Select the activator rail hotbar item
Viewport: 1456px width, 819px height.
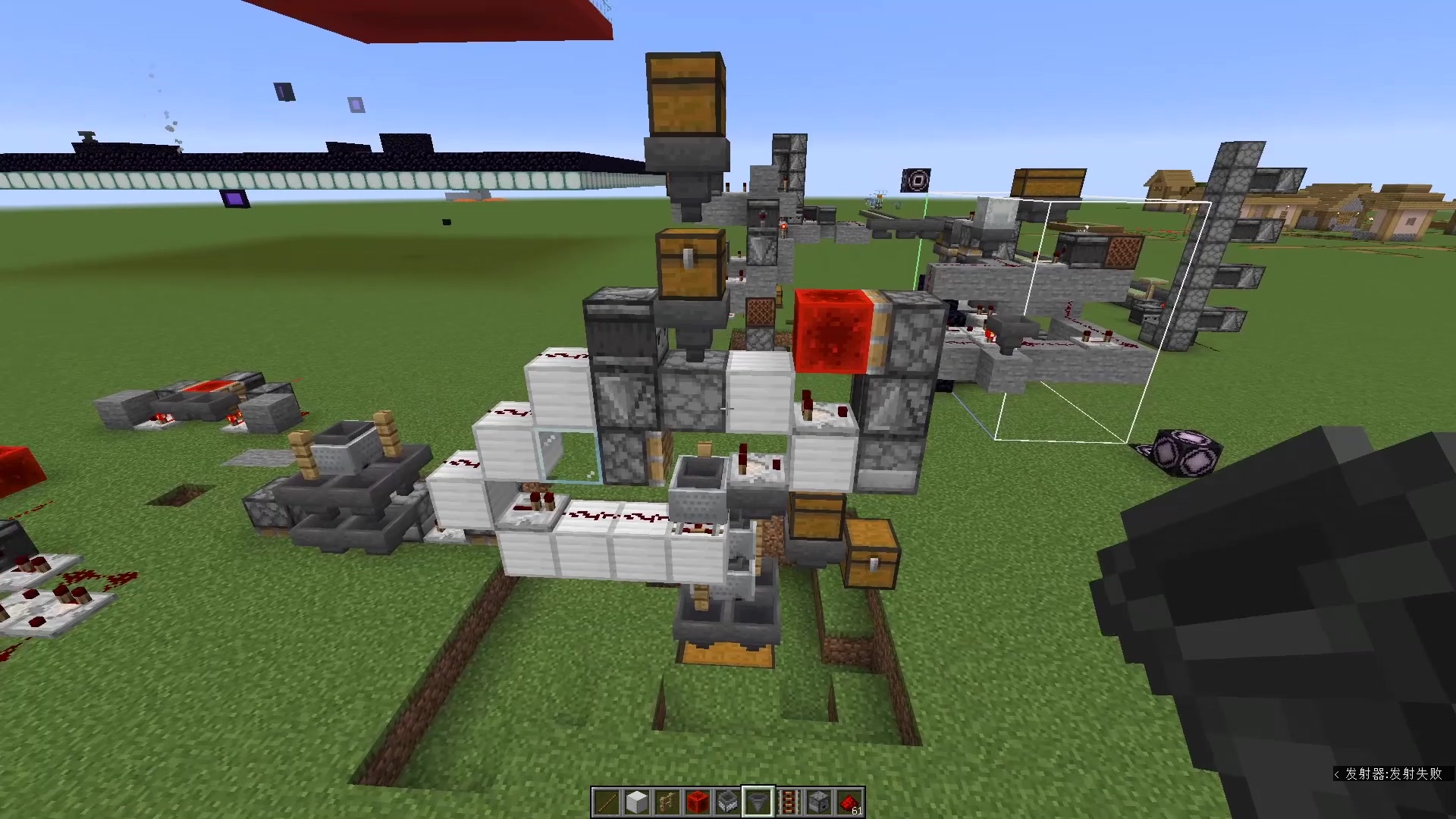click(x=789, y=798)
